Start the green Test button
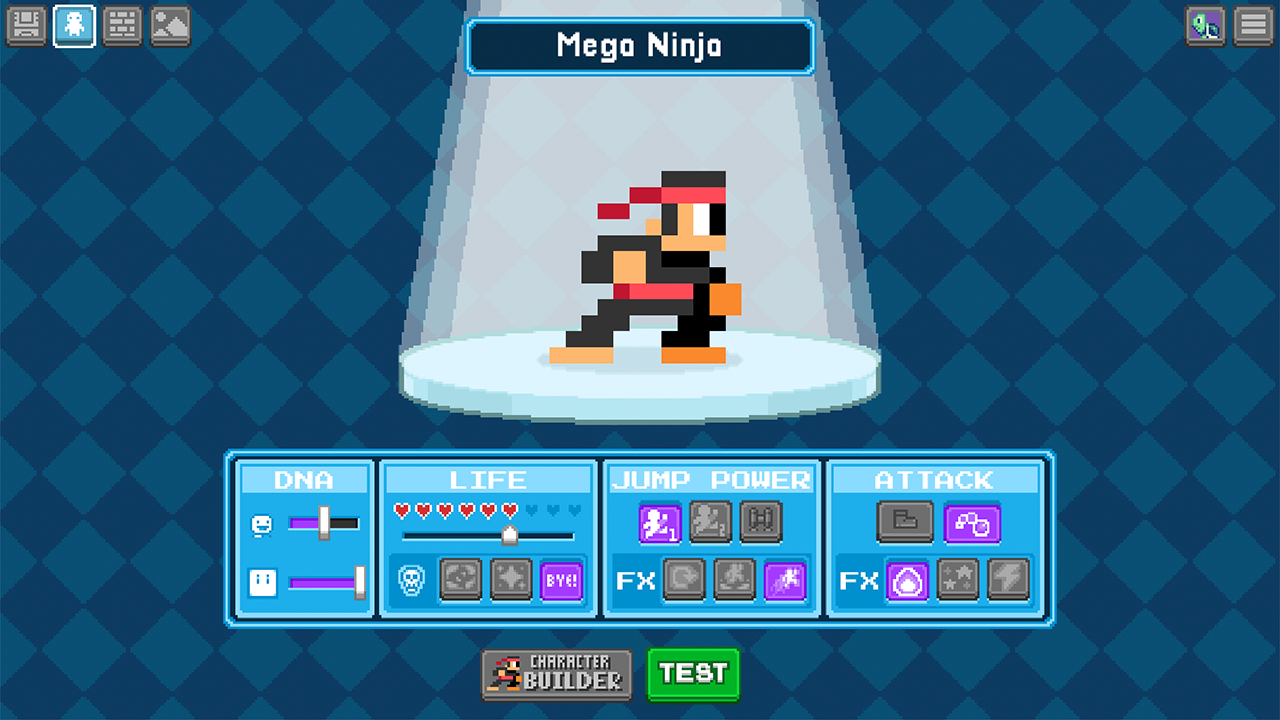 (694, 674)
